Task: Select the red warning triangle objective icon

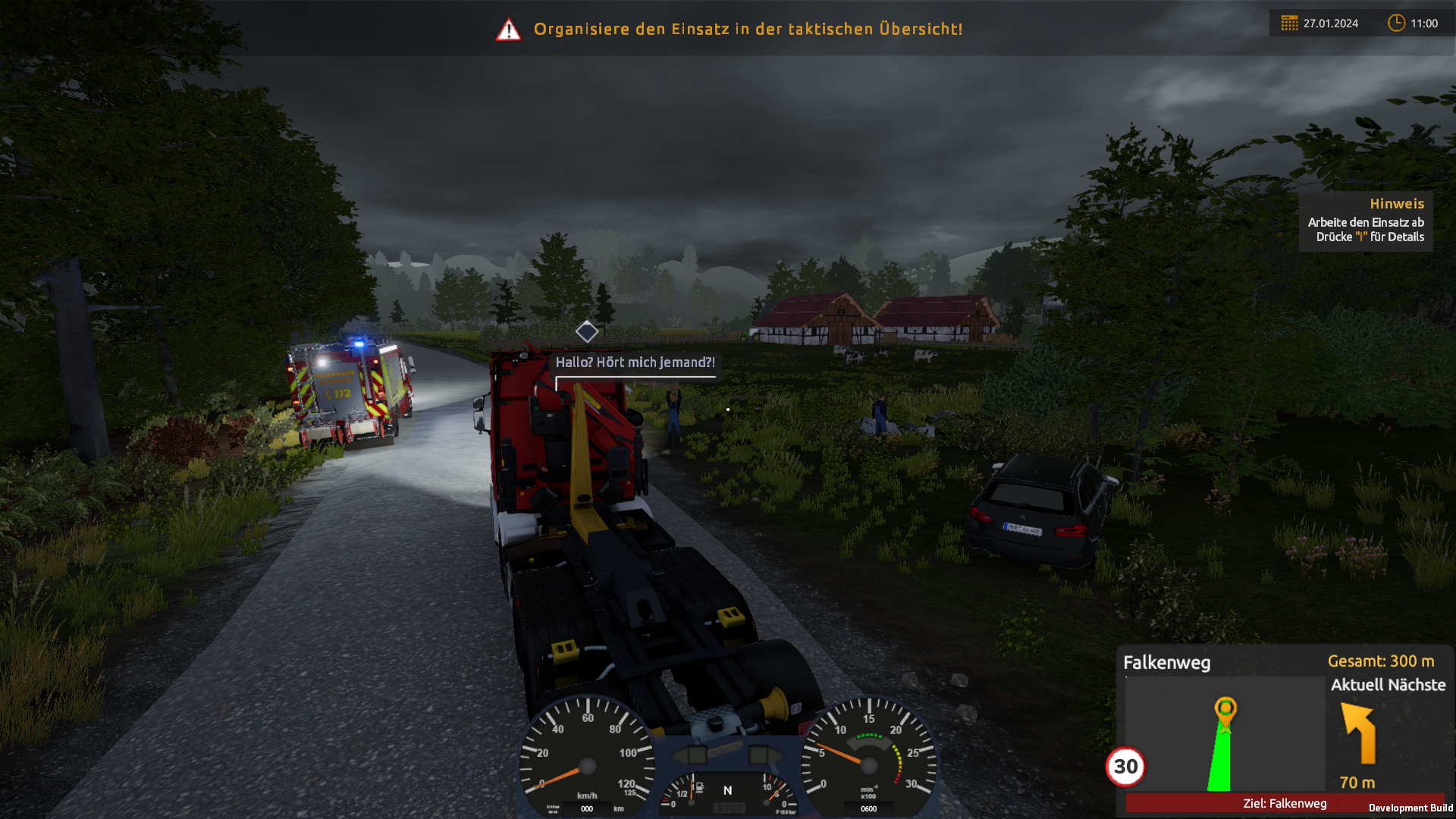Action: [x=508, y=30]
